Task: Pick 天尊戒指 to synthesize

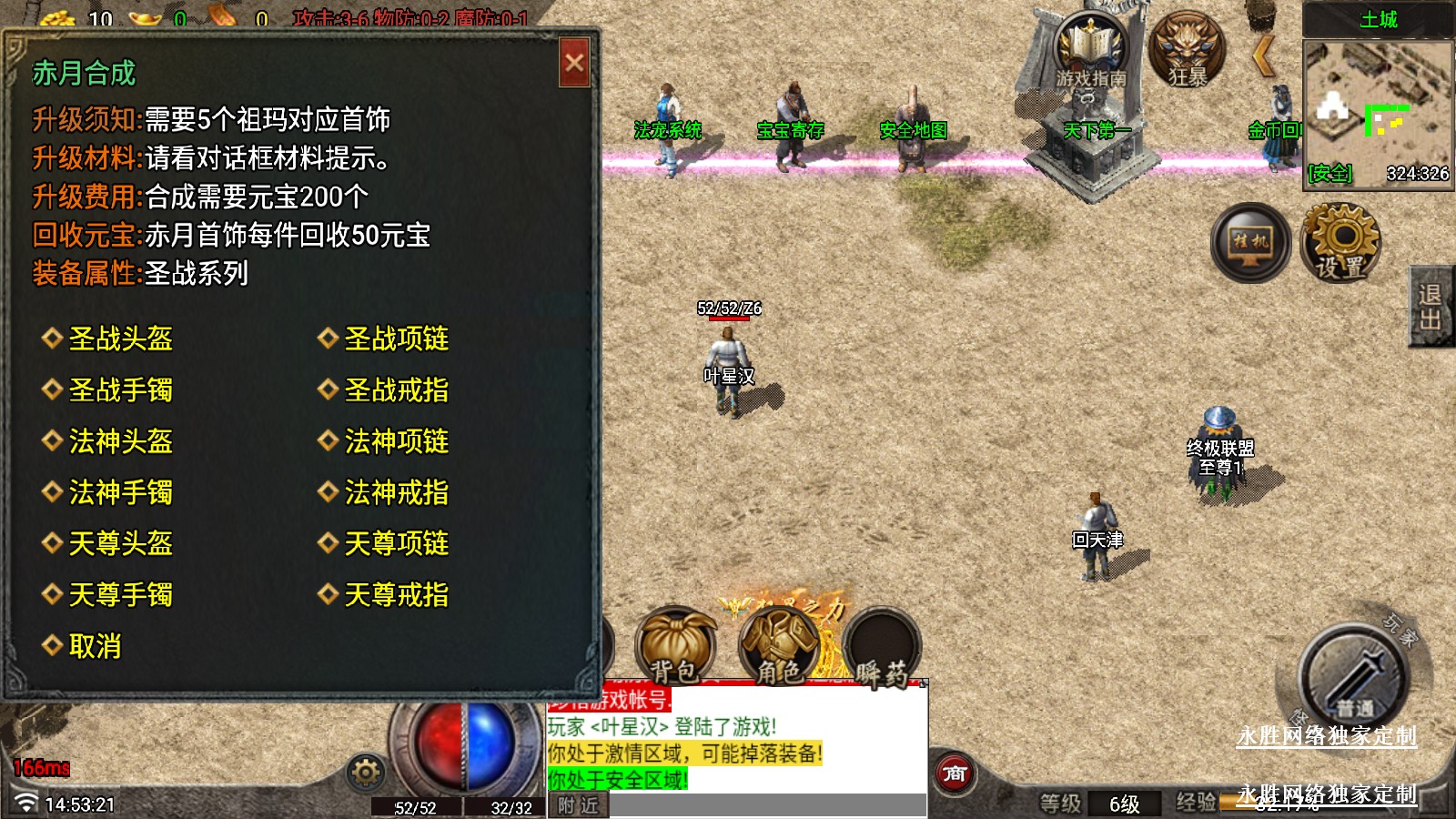Action: (x=396, y=595)
